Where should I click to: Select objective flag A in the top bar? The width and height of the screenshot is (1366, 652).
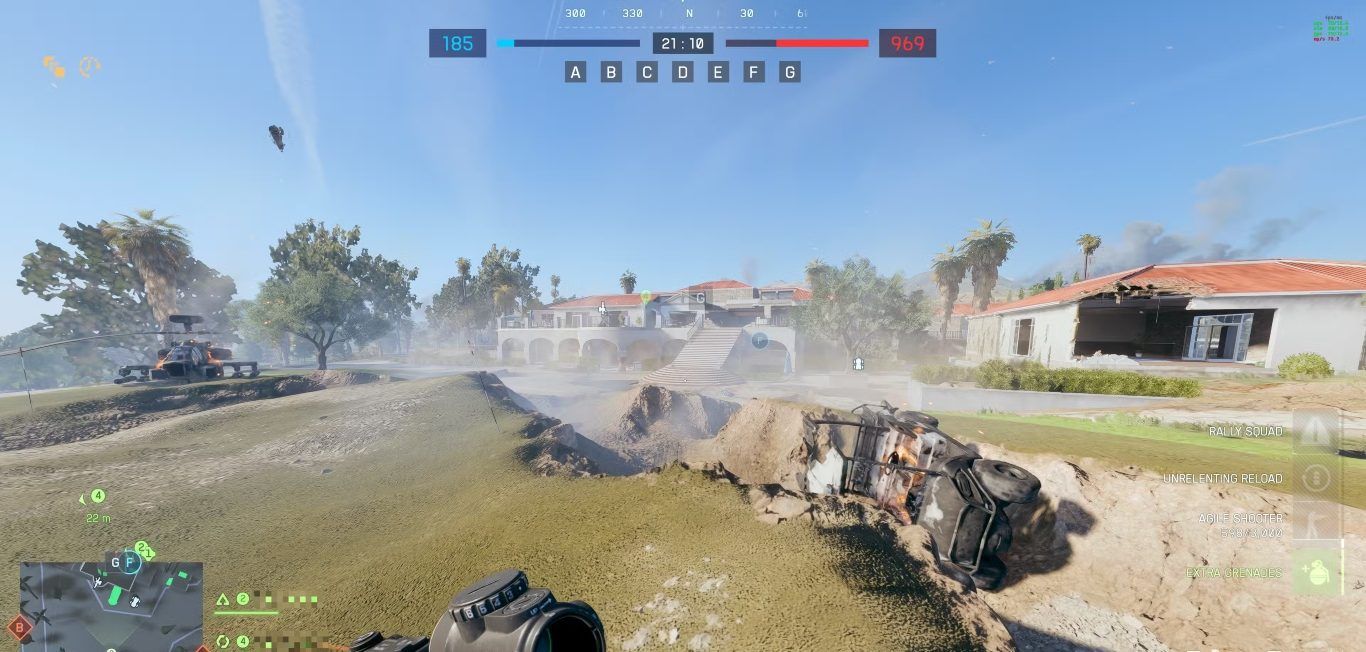point(575,72)
